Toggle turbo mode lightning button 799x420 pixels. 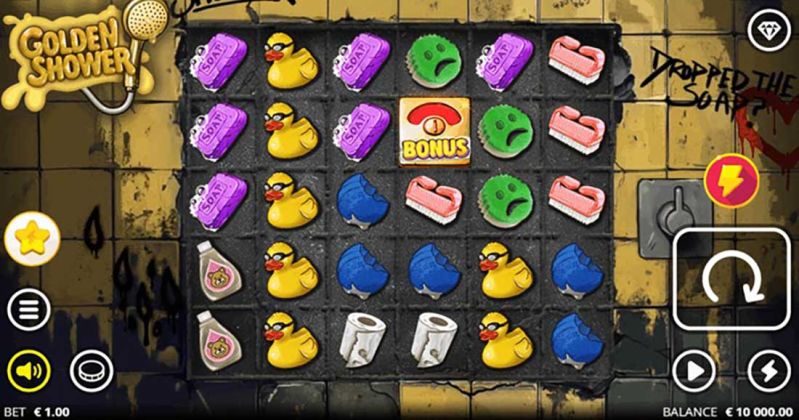point(768,371)
